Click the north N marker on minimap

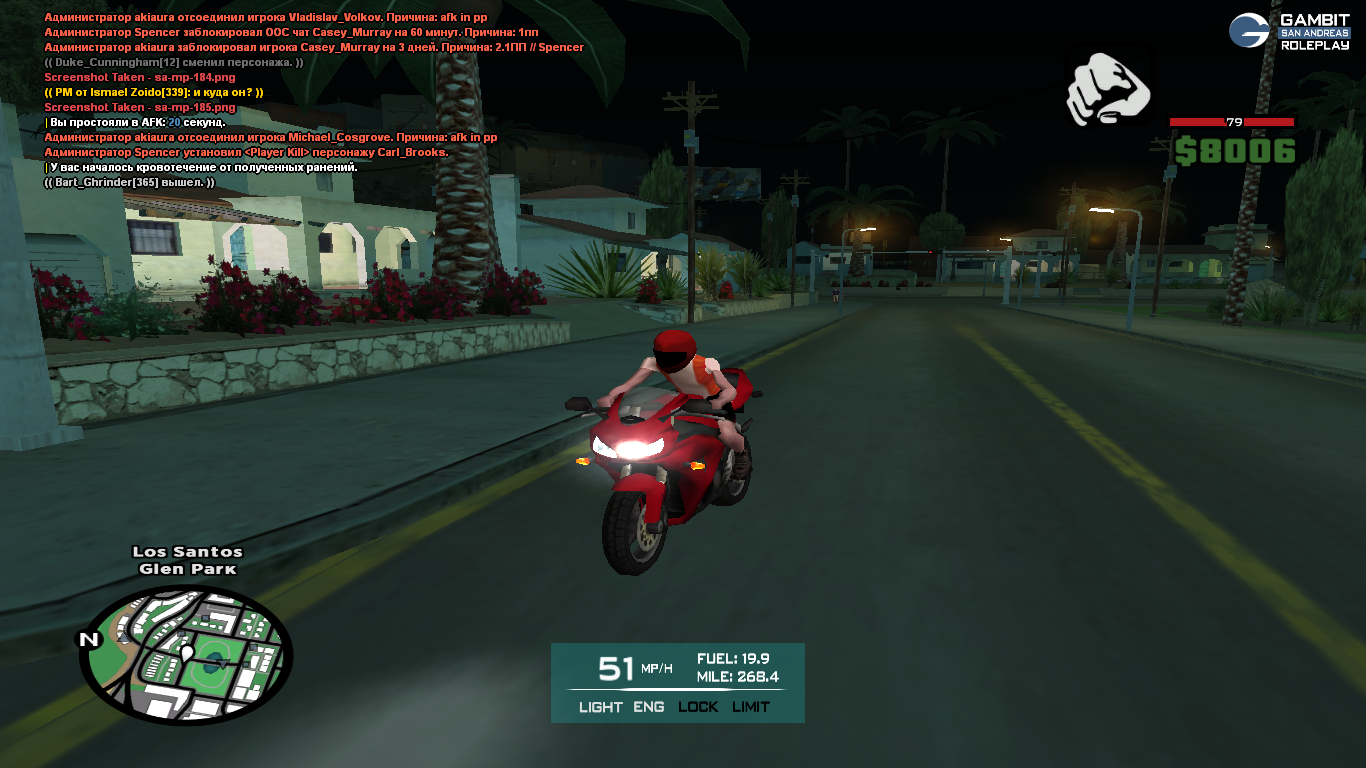[89, 640]
